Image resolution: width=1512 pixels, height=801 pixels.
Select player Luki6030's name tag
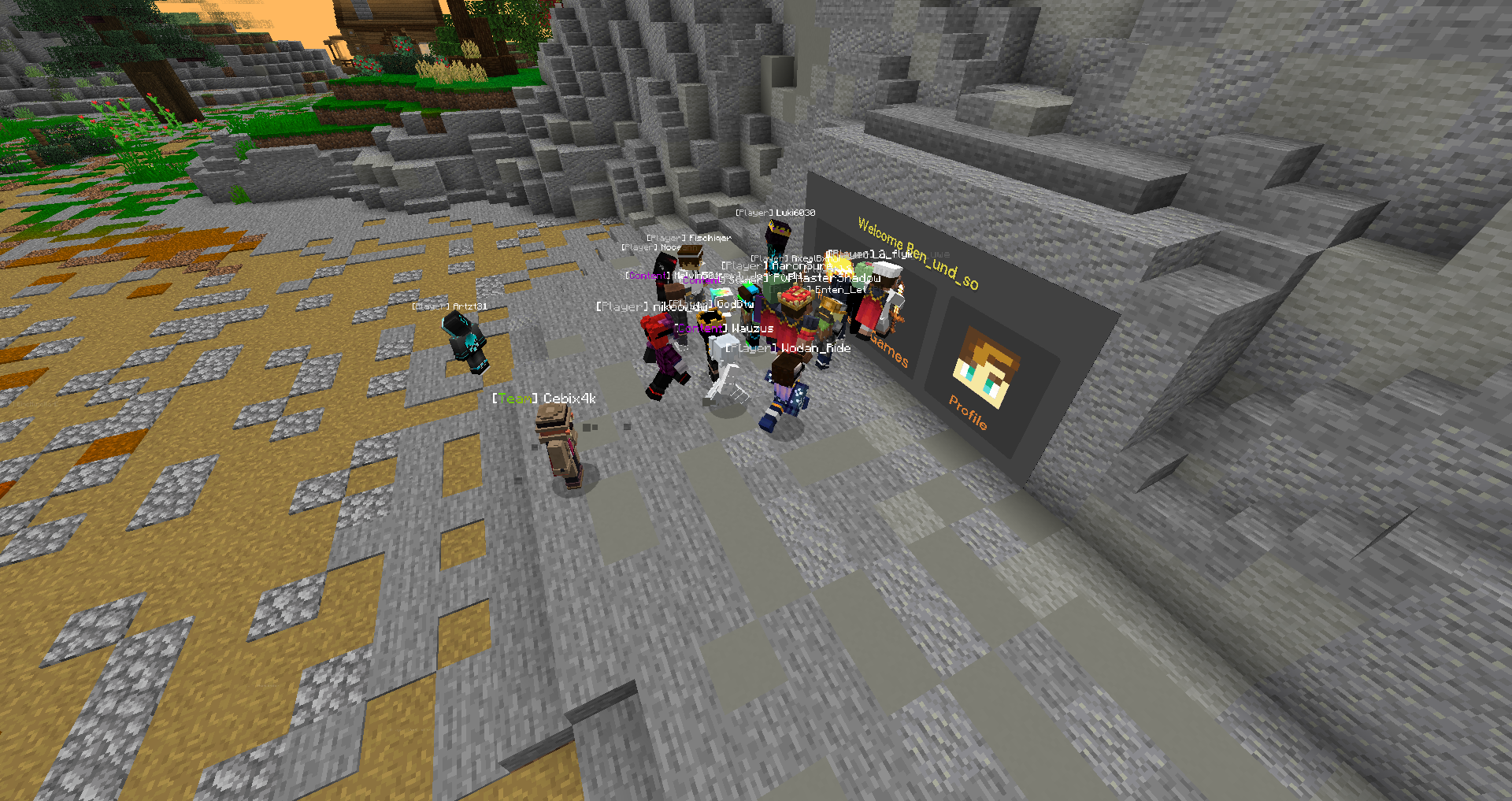tap(776, 212)
